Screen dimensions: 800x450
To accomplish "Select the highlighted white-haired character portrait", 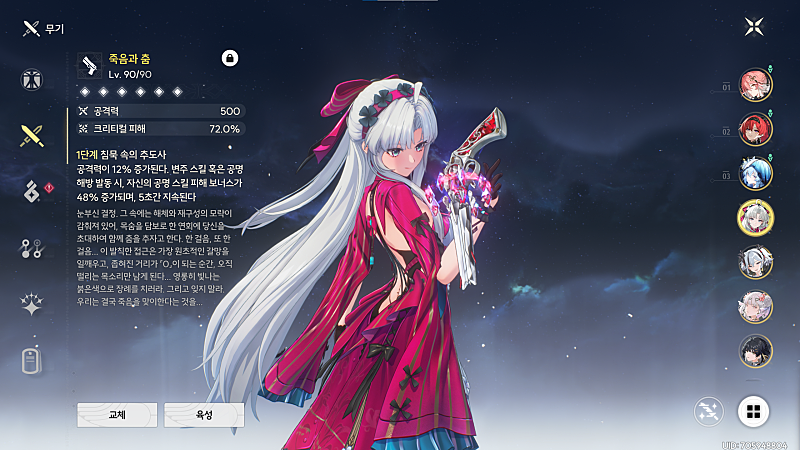I will pos(755,217).
